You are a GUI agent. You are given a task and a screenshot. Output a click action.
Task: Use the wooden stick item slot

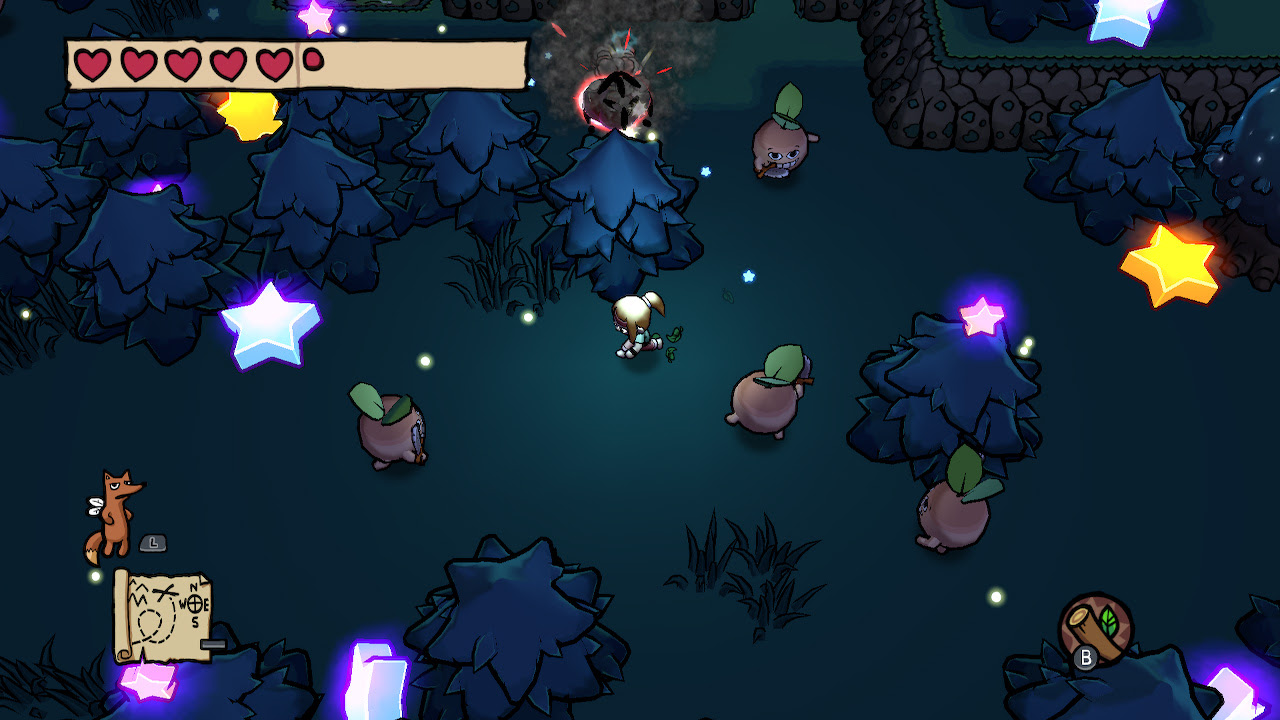point(1096,627)
